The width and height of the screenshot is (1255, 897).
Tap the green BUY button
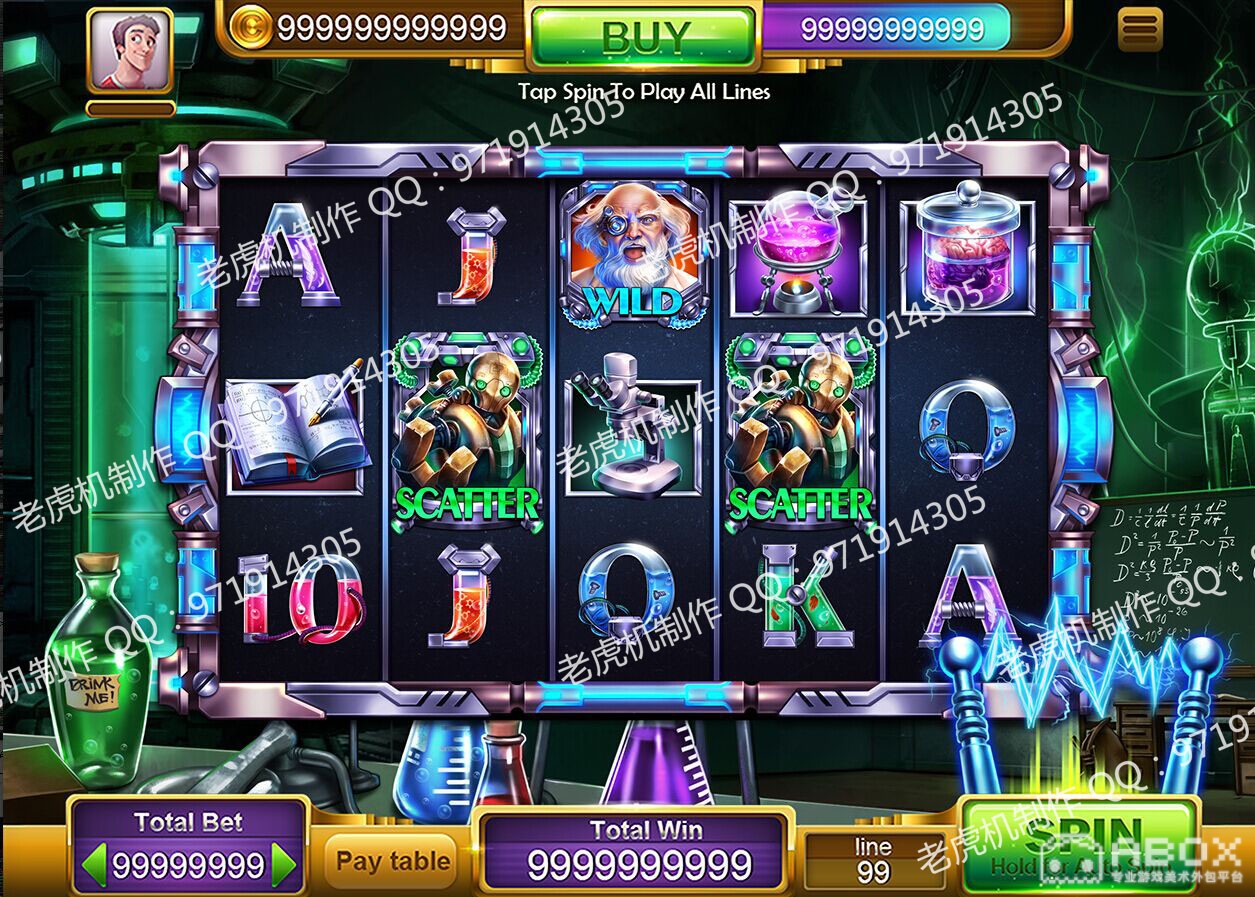tap(642, 37)
